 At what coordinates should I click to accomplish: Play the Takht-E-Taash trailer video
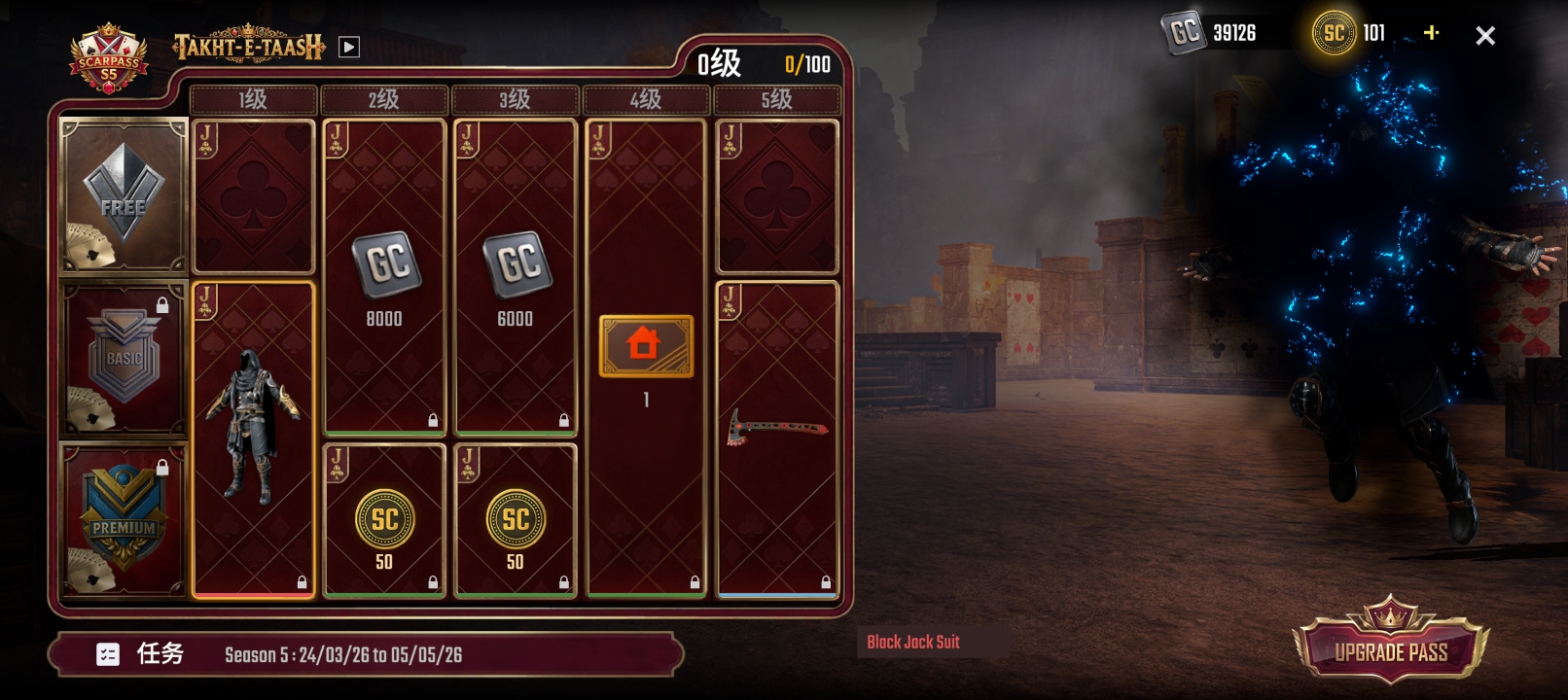[349, 47]
